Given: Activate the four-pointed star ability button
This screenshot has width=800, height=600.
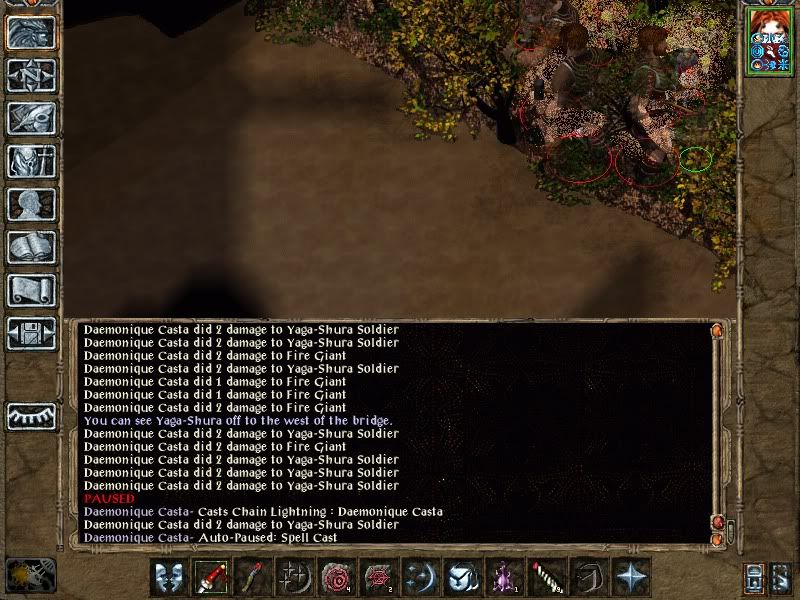Looking at the screenshot, I should coord(630,578).
